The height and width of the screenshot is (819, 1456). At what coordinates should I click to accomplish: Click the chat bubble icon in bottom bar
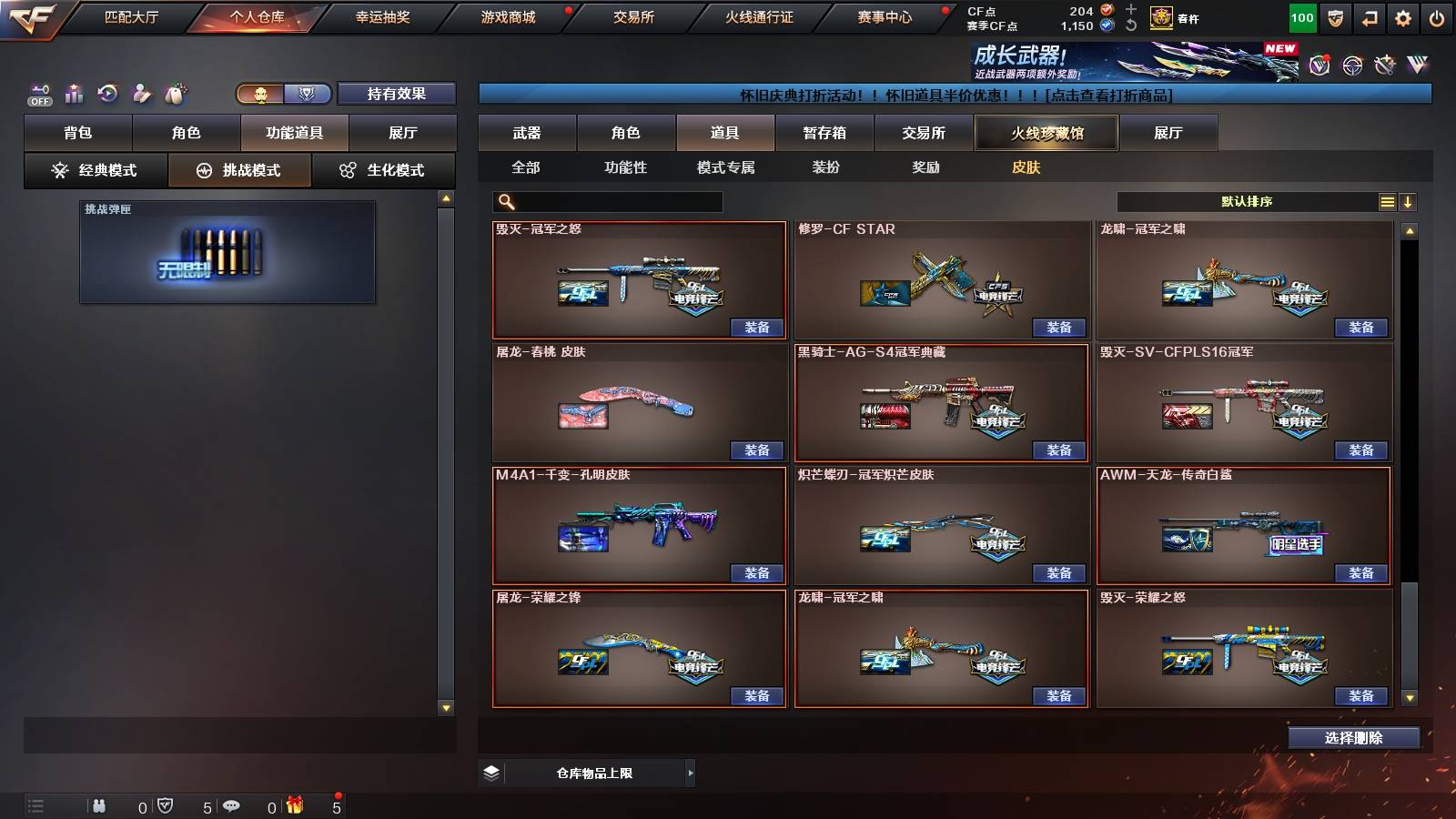pyautogui.click(x=232, y=805)
